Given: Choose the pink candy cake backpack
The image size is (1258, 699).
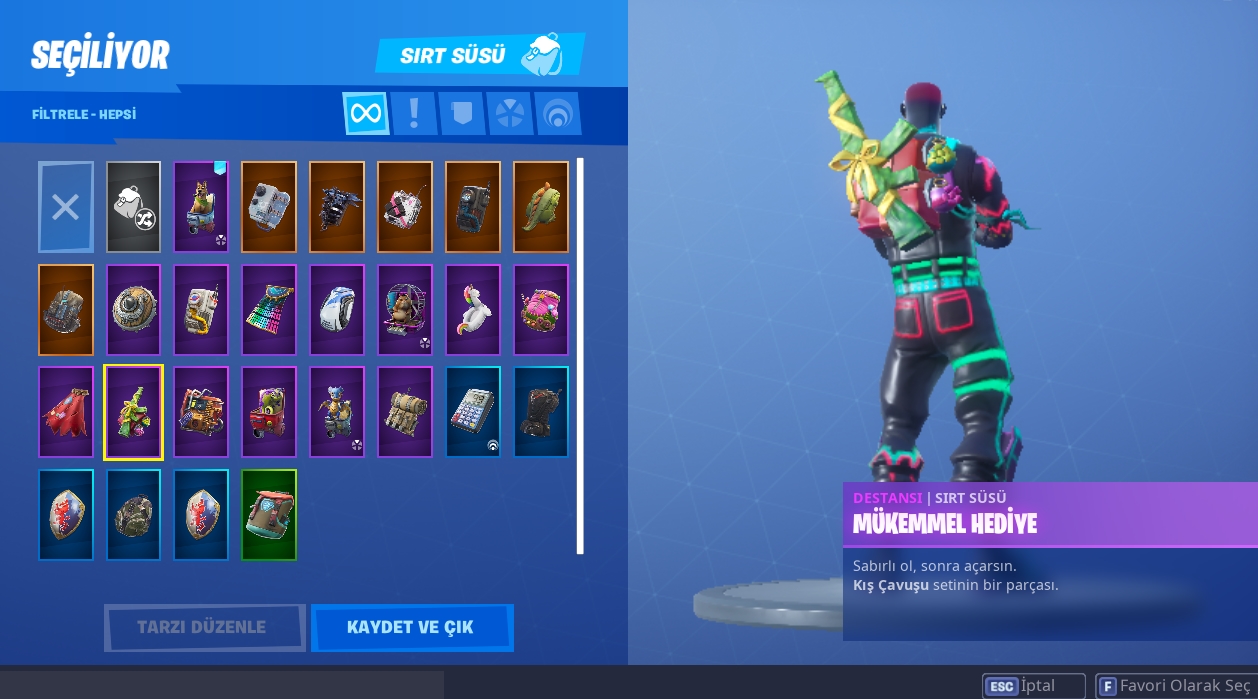Looking at the screenshot, I should (541, 310).
